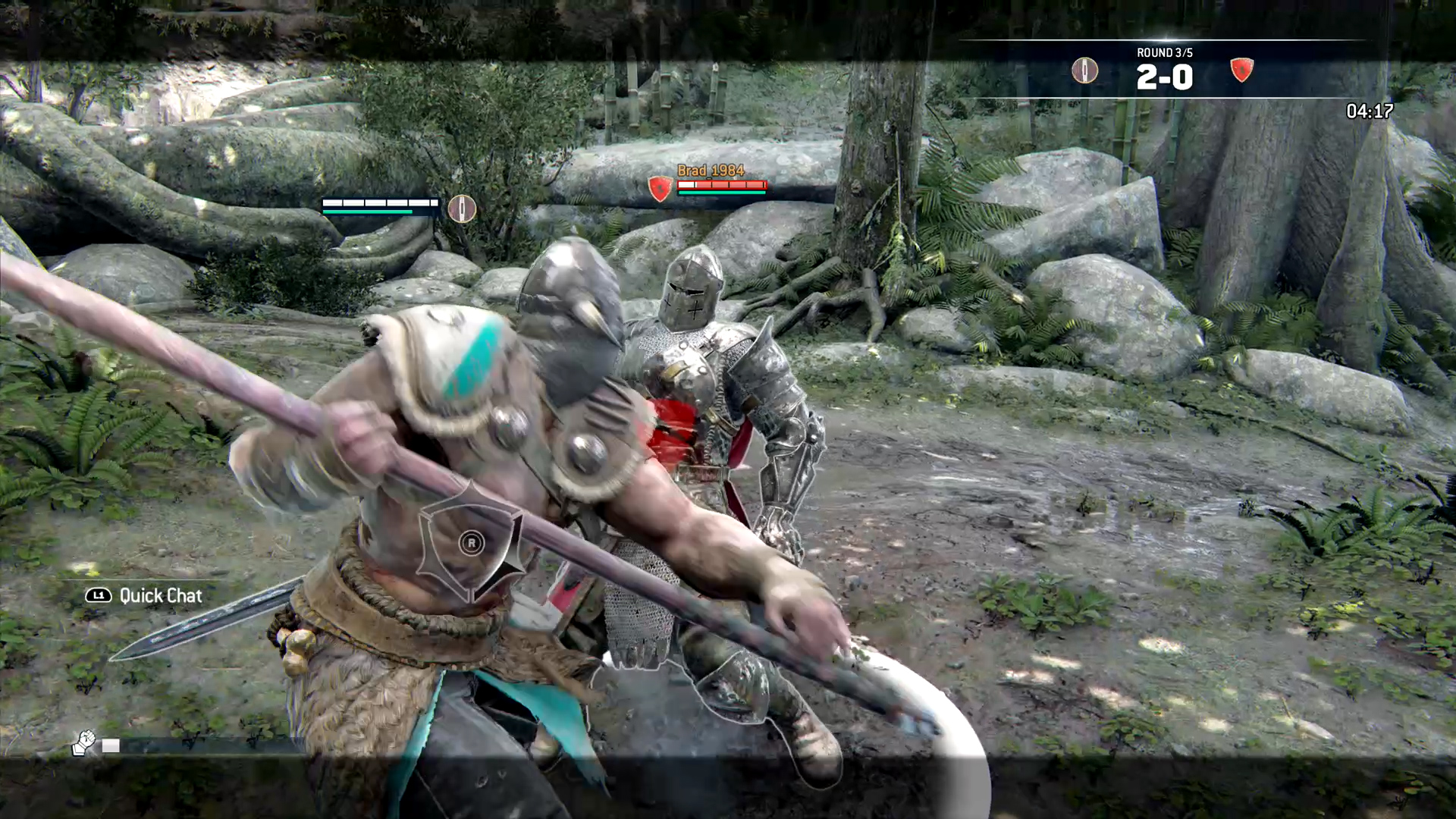The height and width of the screenshot is (819, 1456).
Task: Click the circular faction emblem beside the player's health bar
Action: (462, 209)
